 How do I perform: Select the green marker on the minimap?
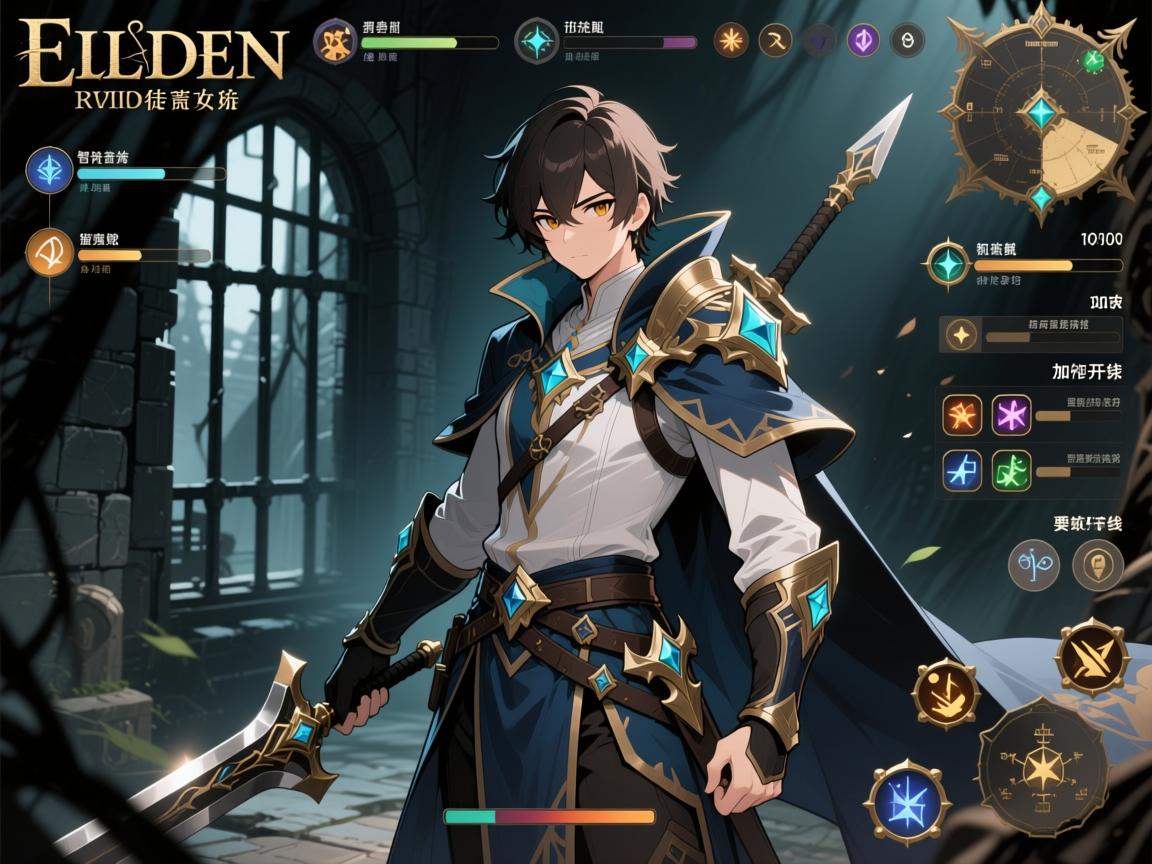pos(1093,59)
